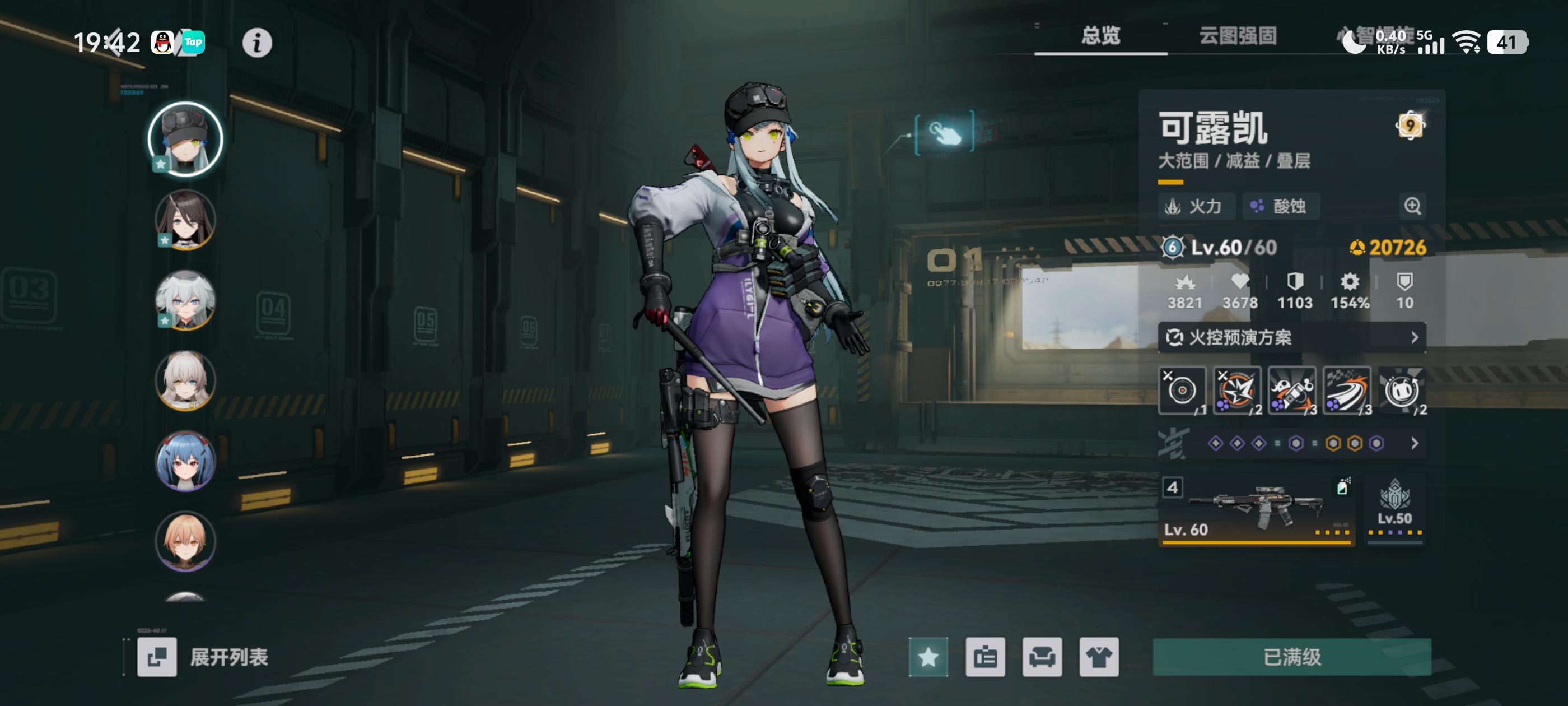Switch to the 云图强固 tab

coord(1238,36)
